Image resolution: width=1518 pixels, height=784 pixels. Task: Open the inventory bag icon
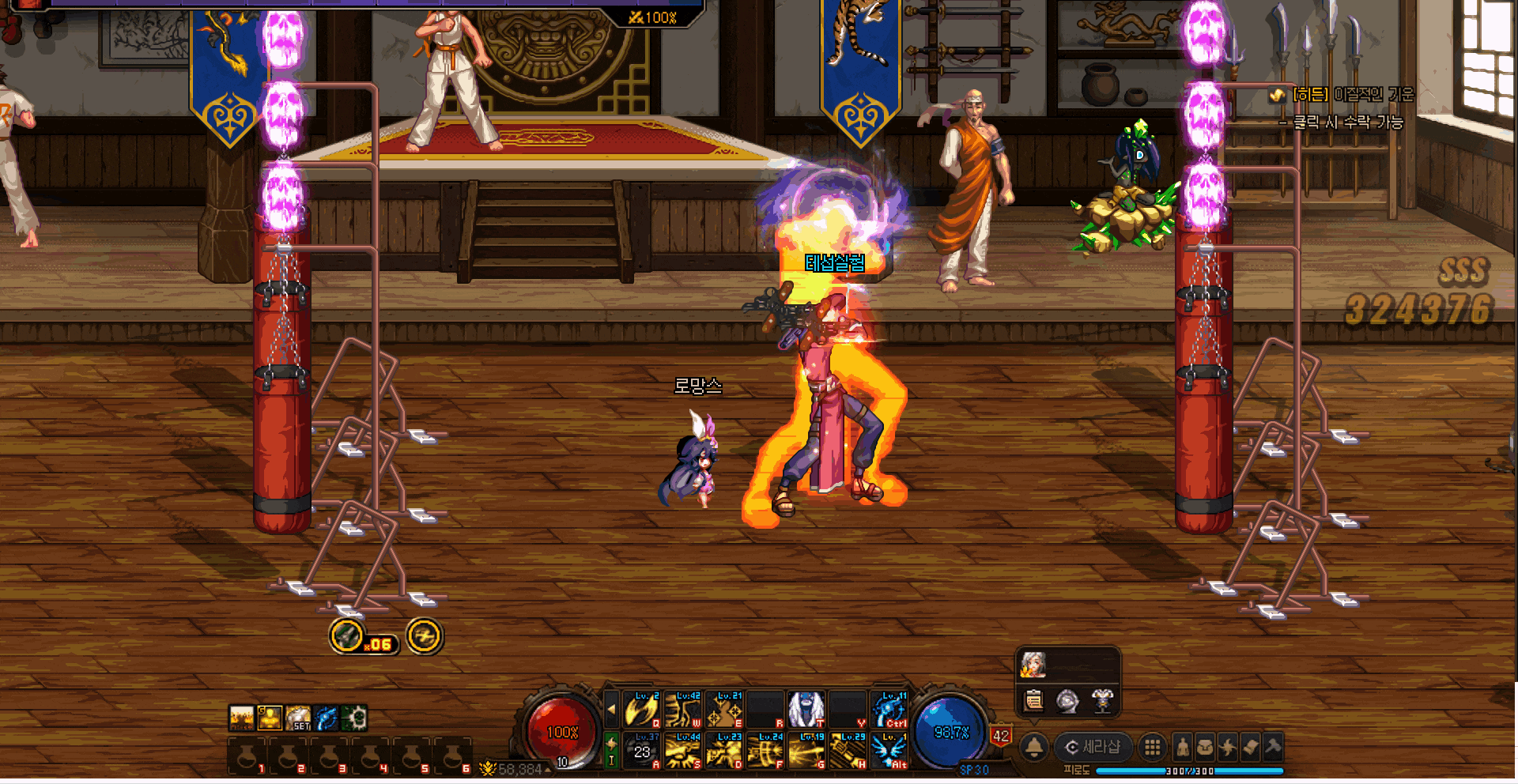[x=1205, y=747]
